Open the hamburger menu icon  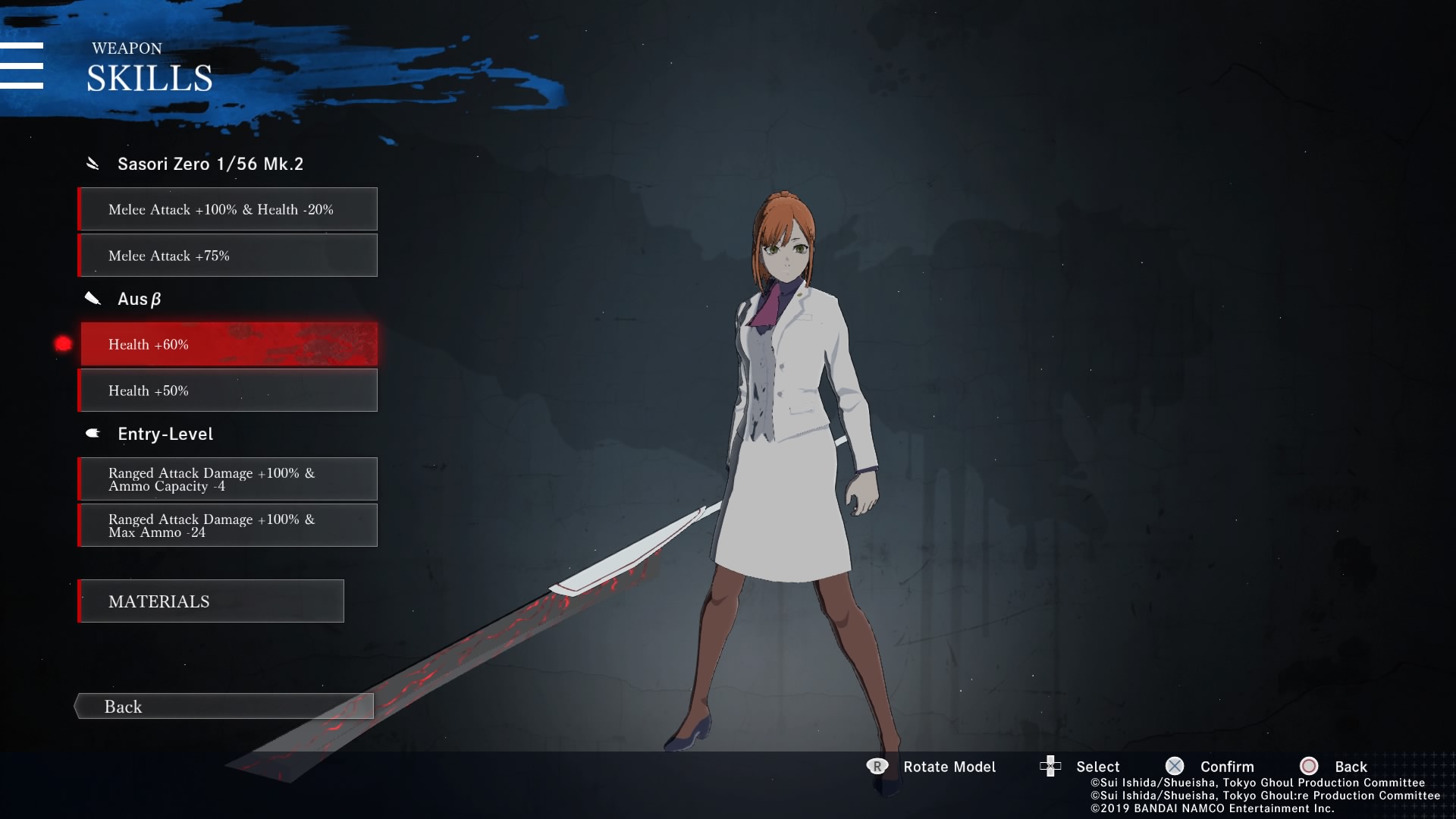pyautogui.click(x=22, y=66)
